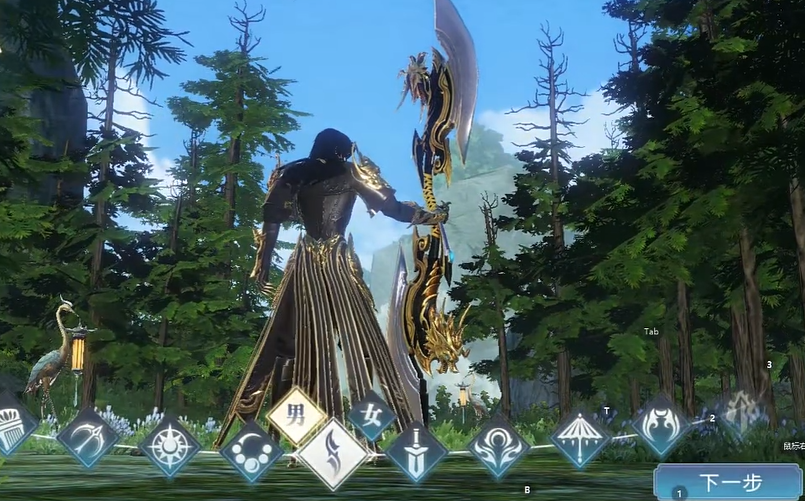805x501 pixels.
Task: Select the comb-shaped class icon at far left
Action: click(12, 424)
